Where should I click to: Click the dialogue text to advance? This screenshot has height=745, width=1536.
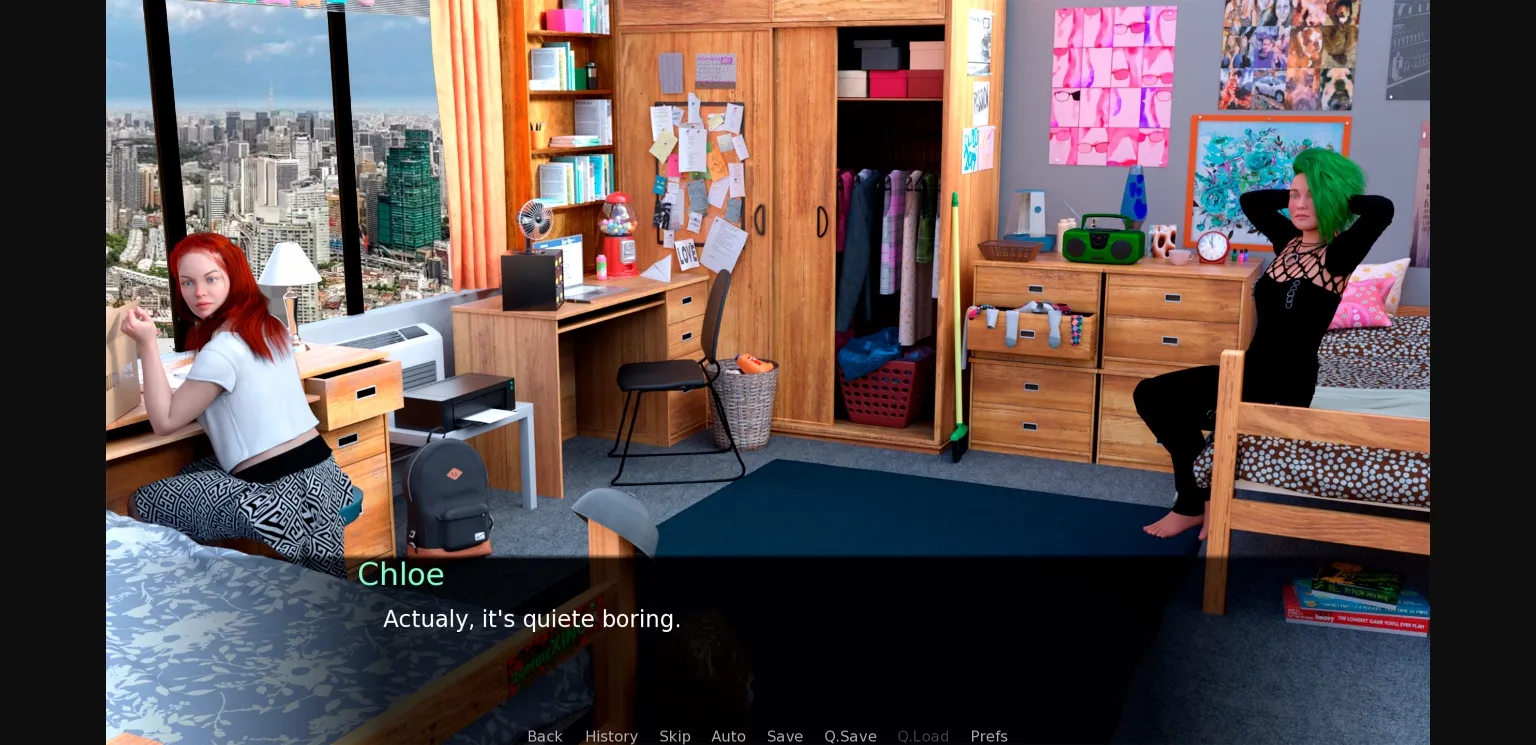(532, 619)
